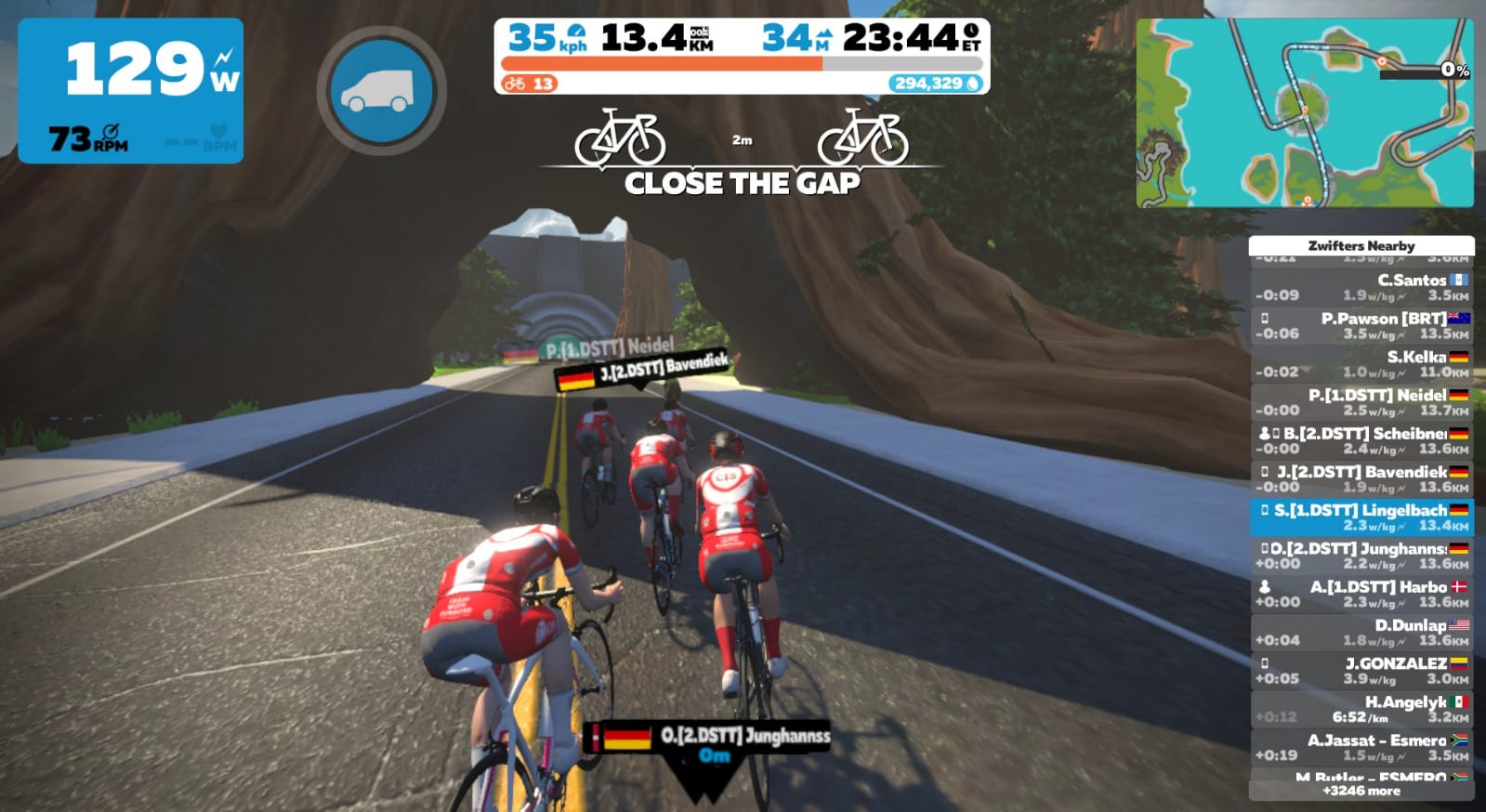Activate the van power-up icon

point(381,92)
